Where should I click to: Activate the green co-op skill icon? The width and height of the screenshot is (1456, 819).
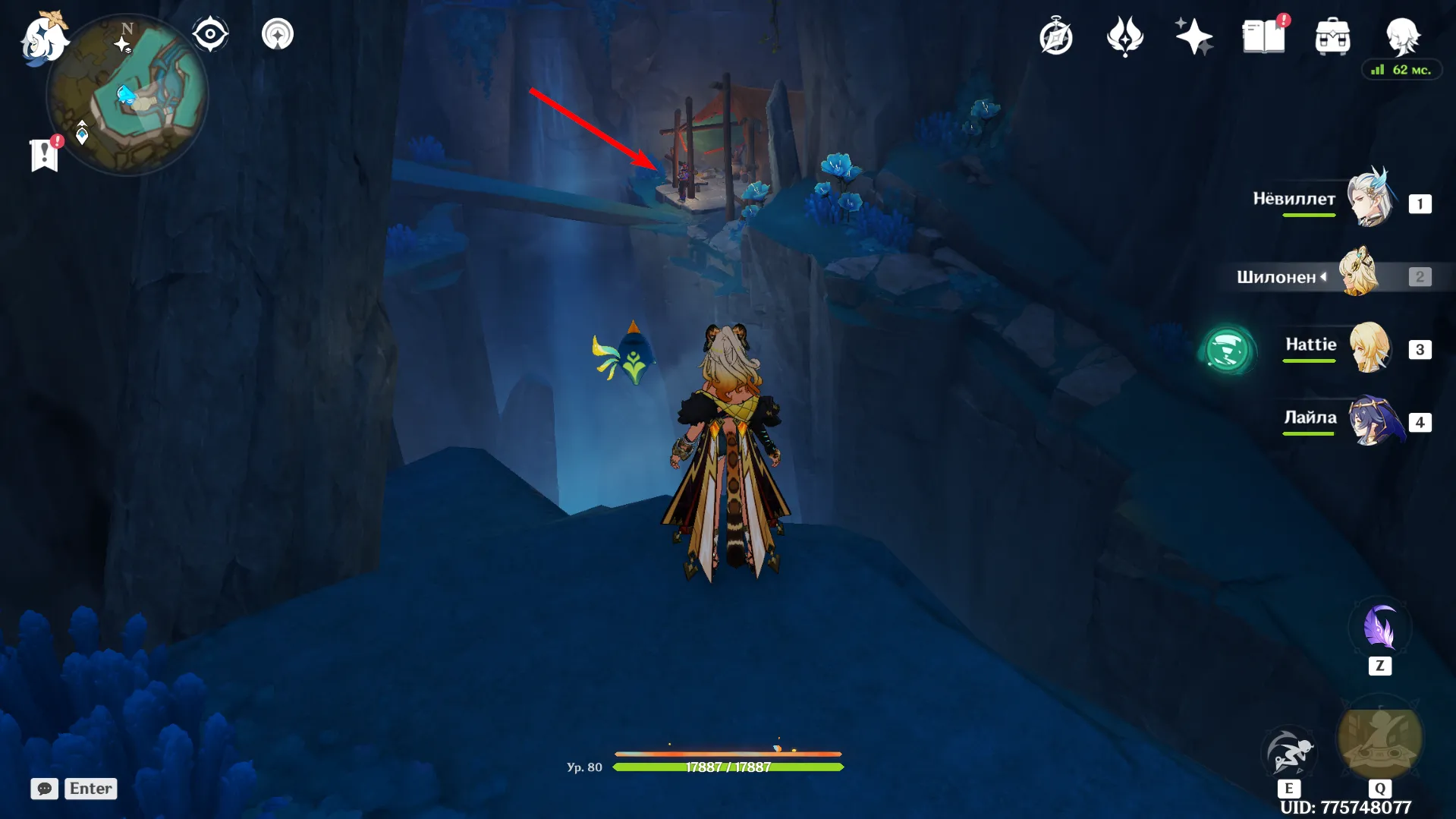[x=1227, y=350]
